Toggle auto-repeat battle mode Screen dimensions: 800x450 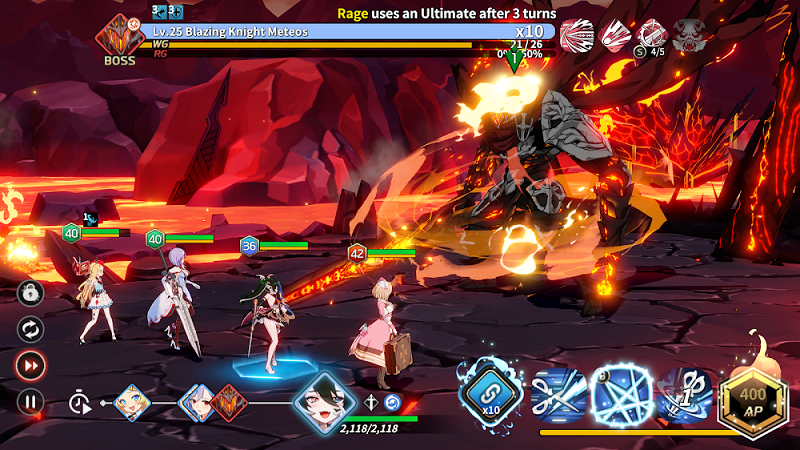(31, 328)
